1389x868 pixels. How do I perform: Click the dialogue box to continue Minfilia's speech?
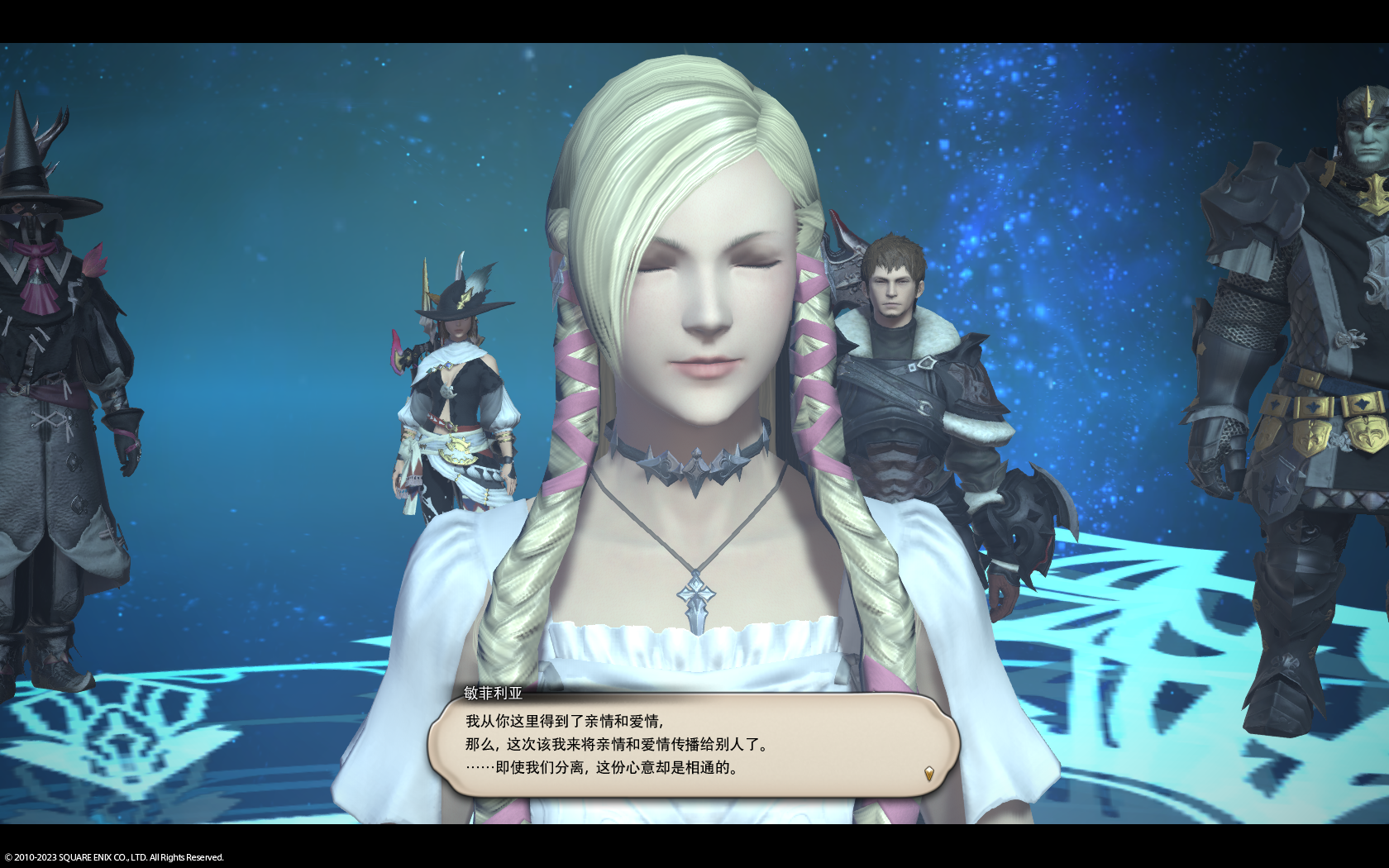click(693, 745)
